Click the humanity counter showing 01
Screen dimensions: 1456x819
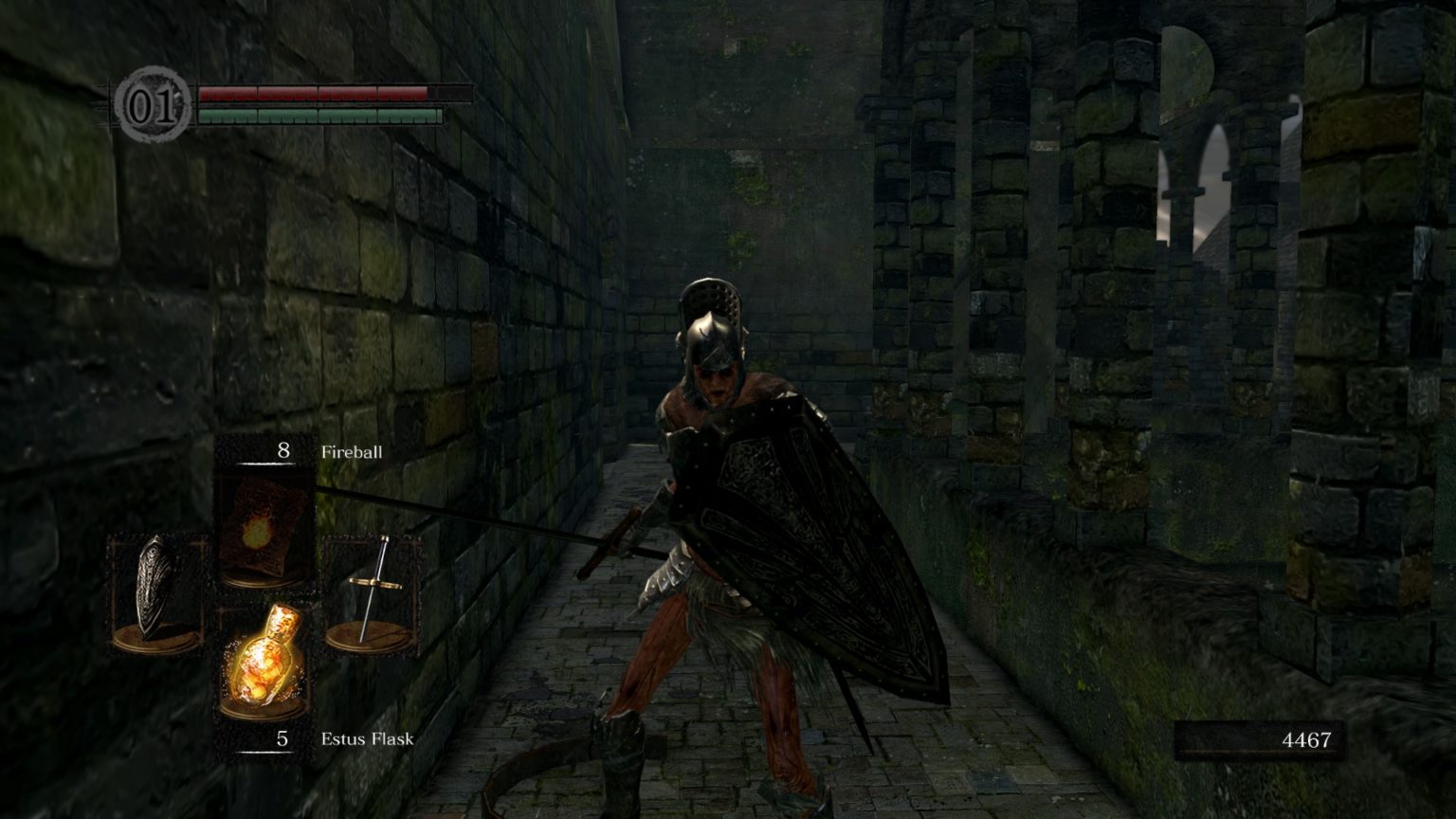155,105
